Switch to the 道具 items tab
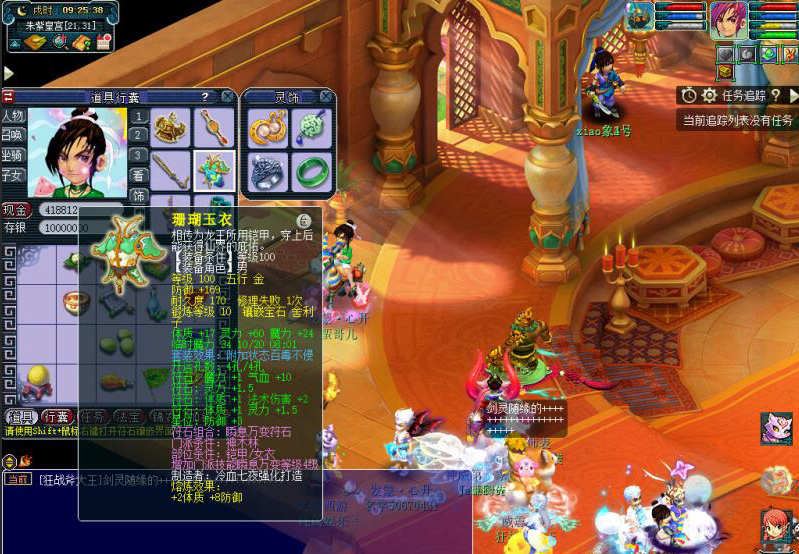The width and height of the screenshot is (799, 554). coord(20,416)
